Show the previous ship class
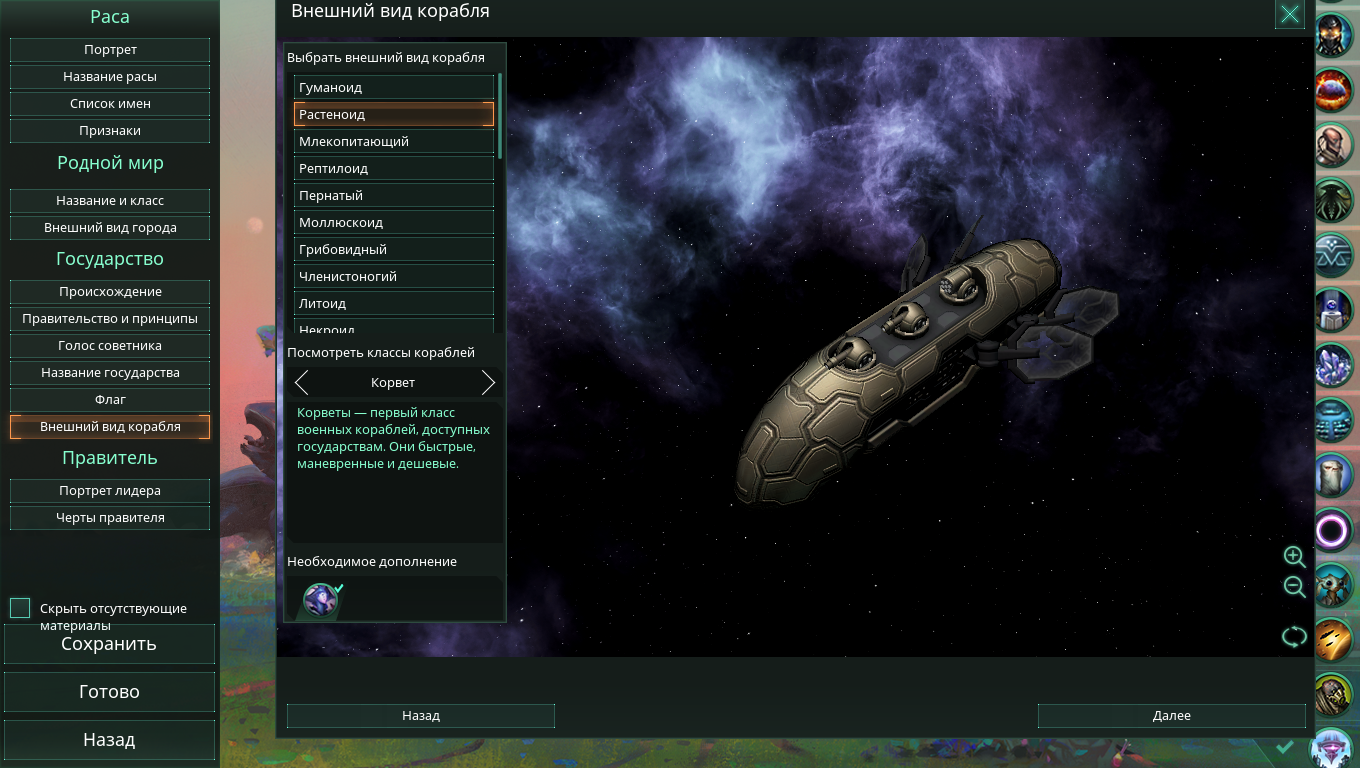The width and height of the screenshot is (1360, 768). point(301,383)
